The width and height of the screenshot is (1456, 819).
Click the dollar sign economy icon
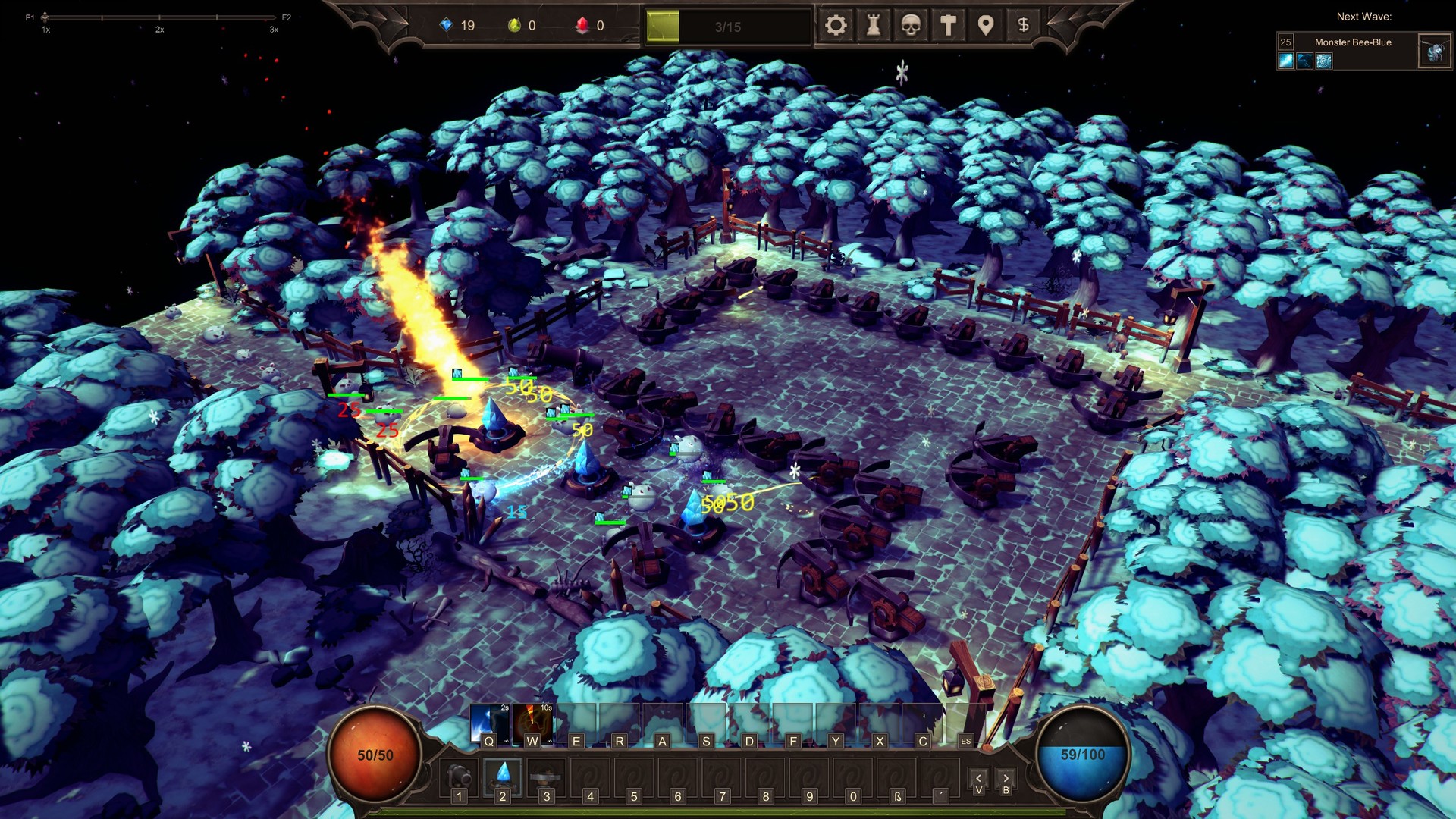pyautogui.click(x=1022, y=25)
